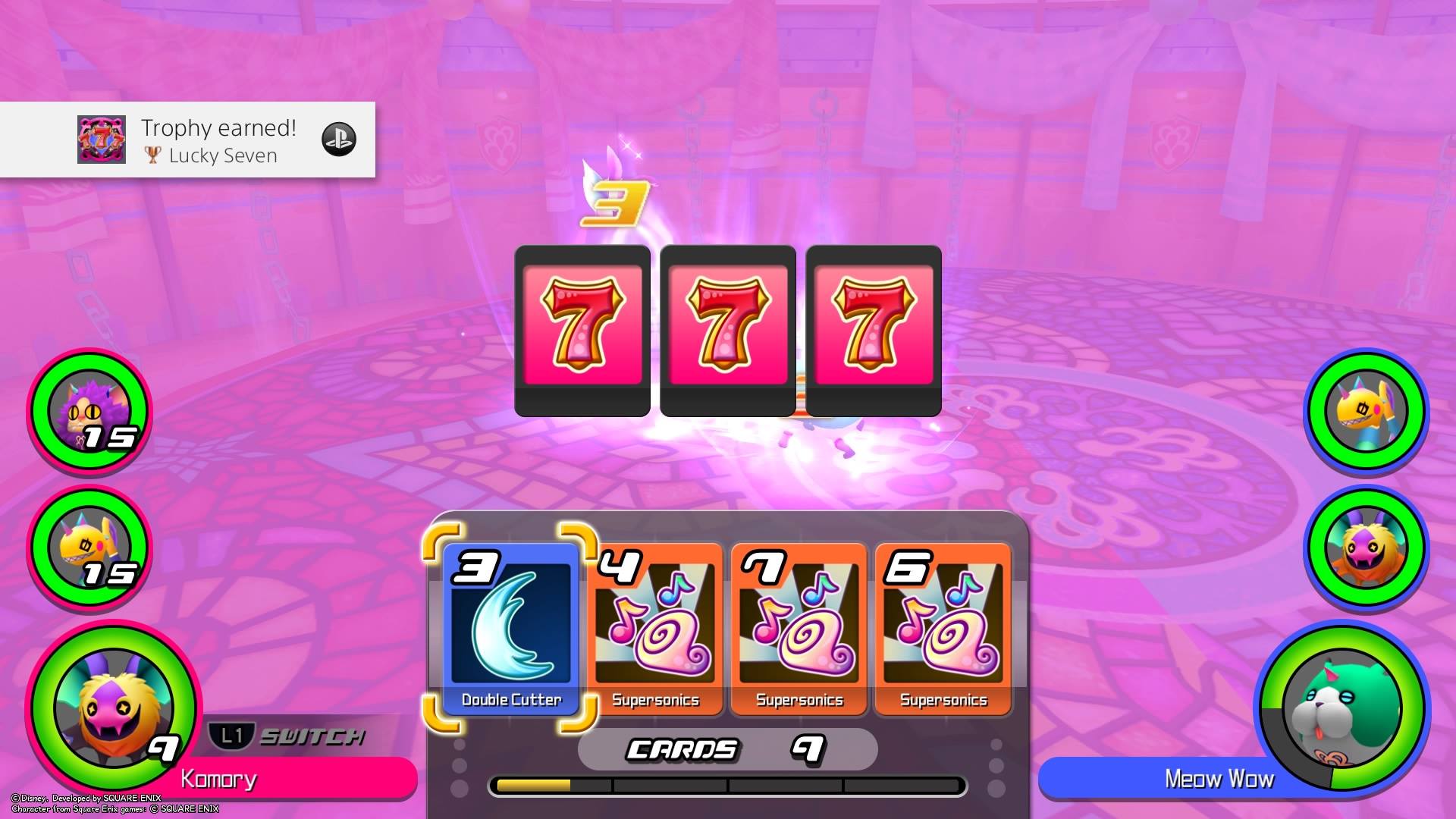Click the Lucky Seven trophy badge icon
Image resolution: width=1456 pixels, height=819 pixels.
pos(101,140)
